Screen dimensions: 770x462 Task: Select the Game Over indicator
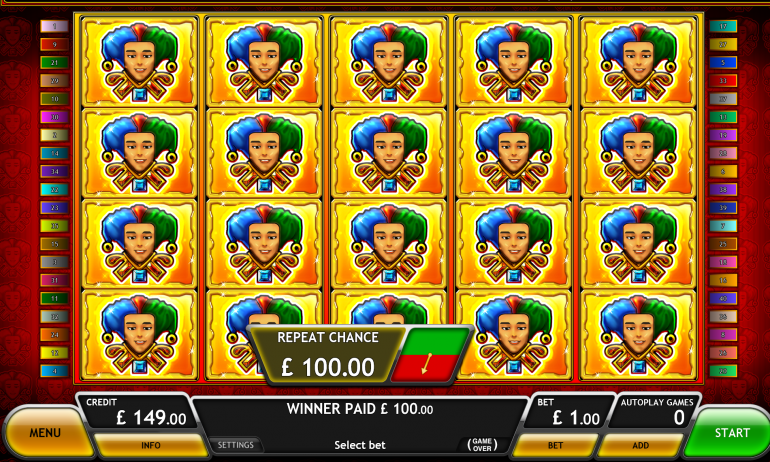coord(483,445)
